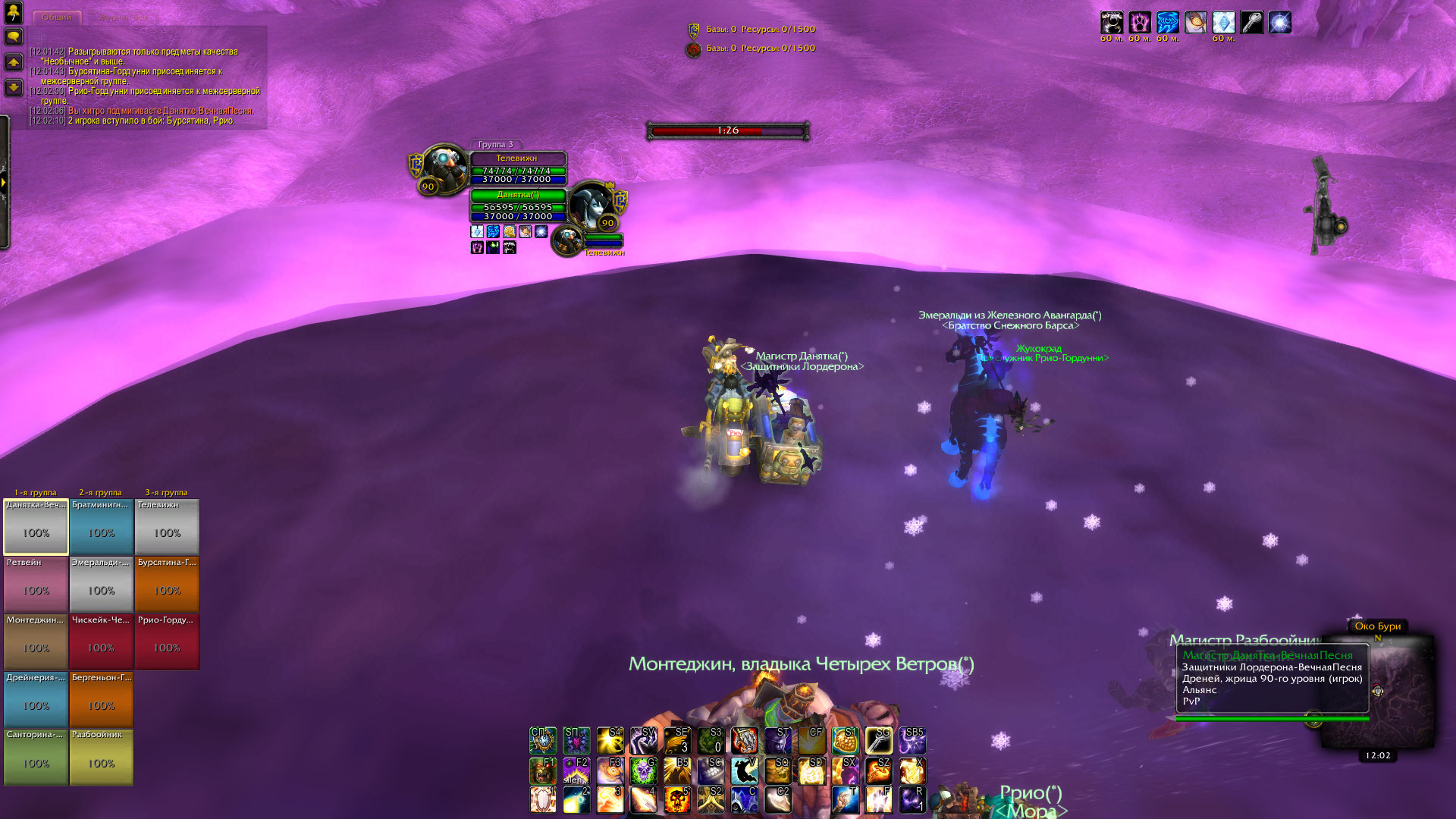Click the Телевижн target portrait frame
This screenshot has height=819, width=1456.
(444, 168)
